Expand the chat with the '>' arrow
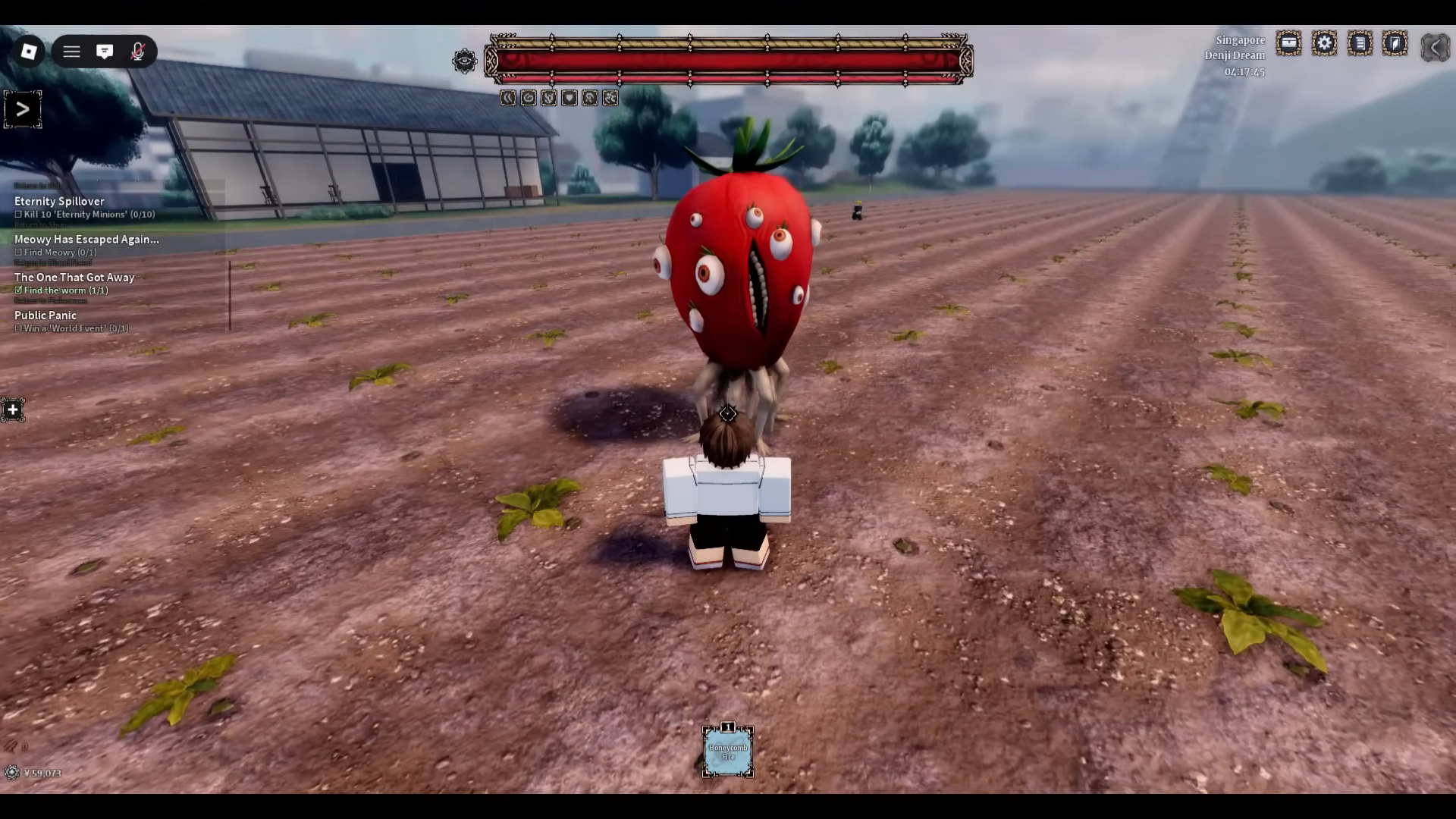Viewport: 1456px width, 819px height. point(22,108)
